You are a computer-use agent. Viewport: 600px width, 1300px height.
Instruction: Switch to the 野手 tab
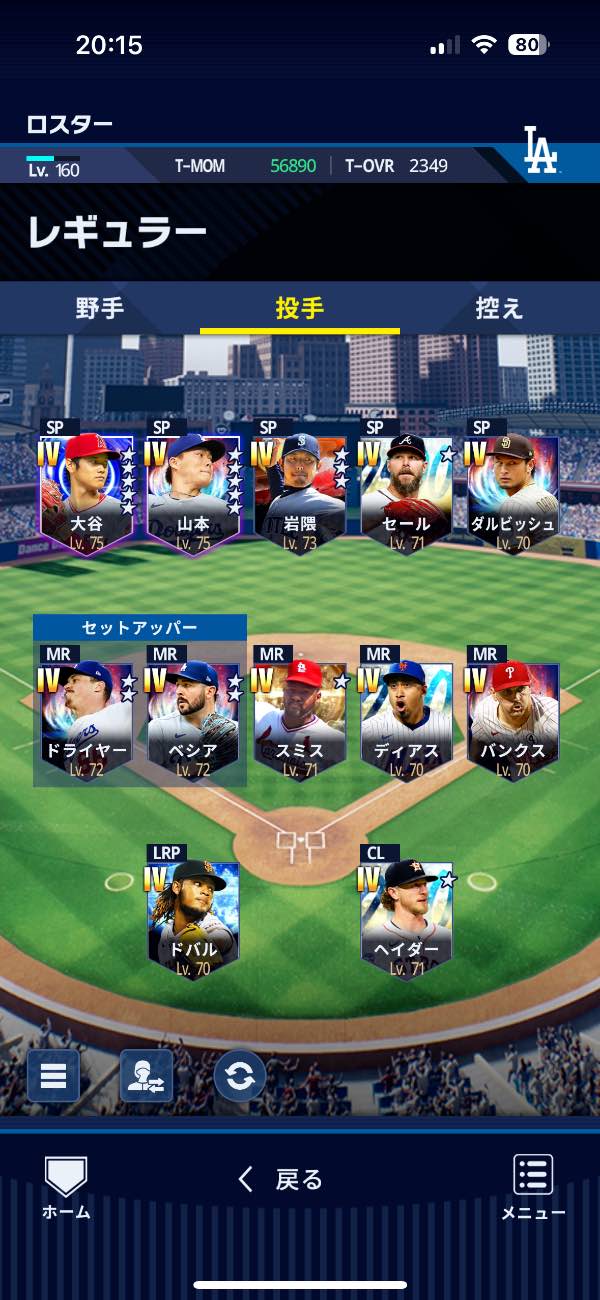[x=100, y=308]
